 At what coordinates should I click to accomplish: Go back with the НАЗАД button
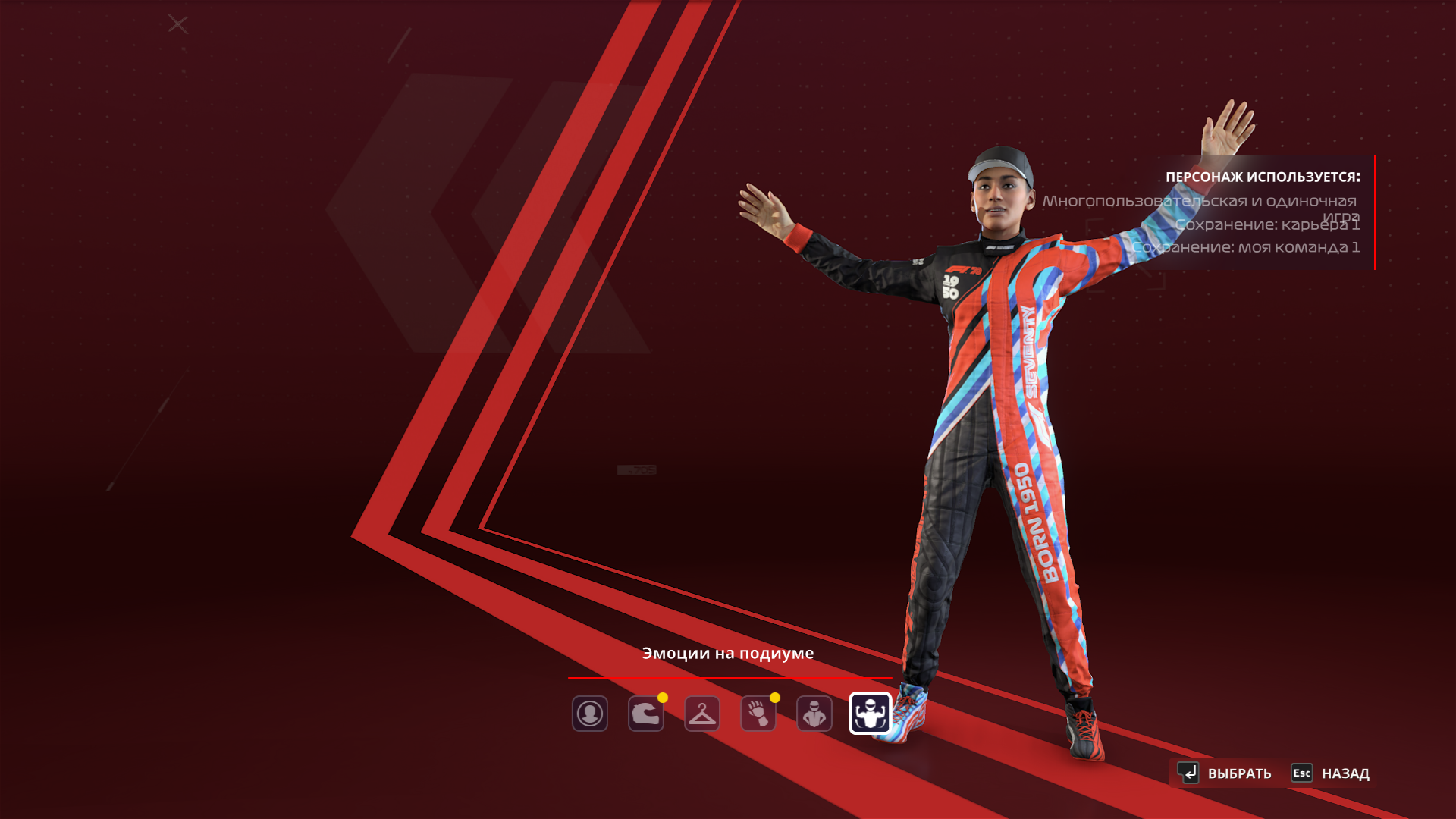1331,773
